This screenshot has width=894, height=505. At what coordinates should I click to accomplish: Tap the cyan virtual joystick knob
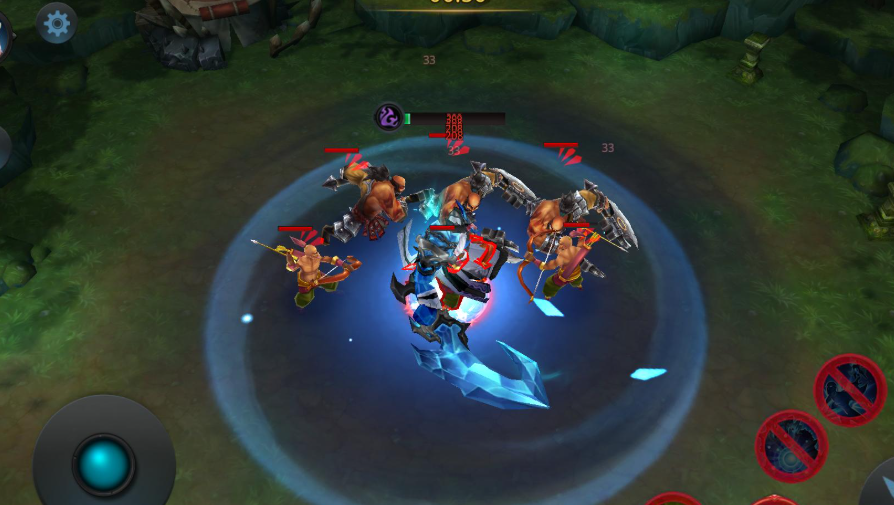(x=104, y=464)
